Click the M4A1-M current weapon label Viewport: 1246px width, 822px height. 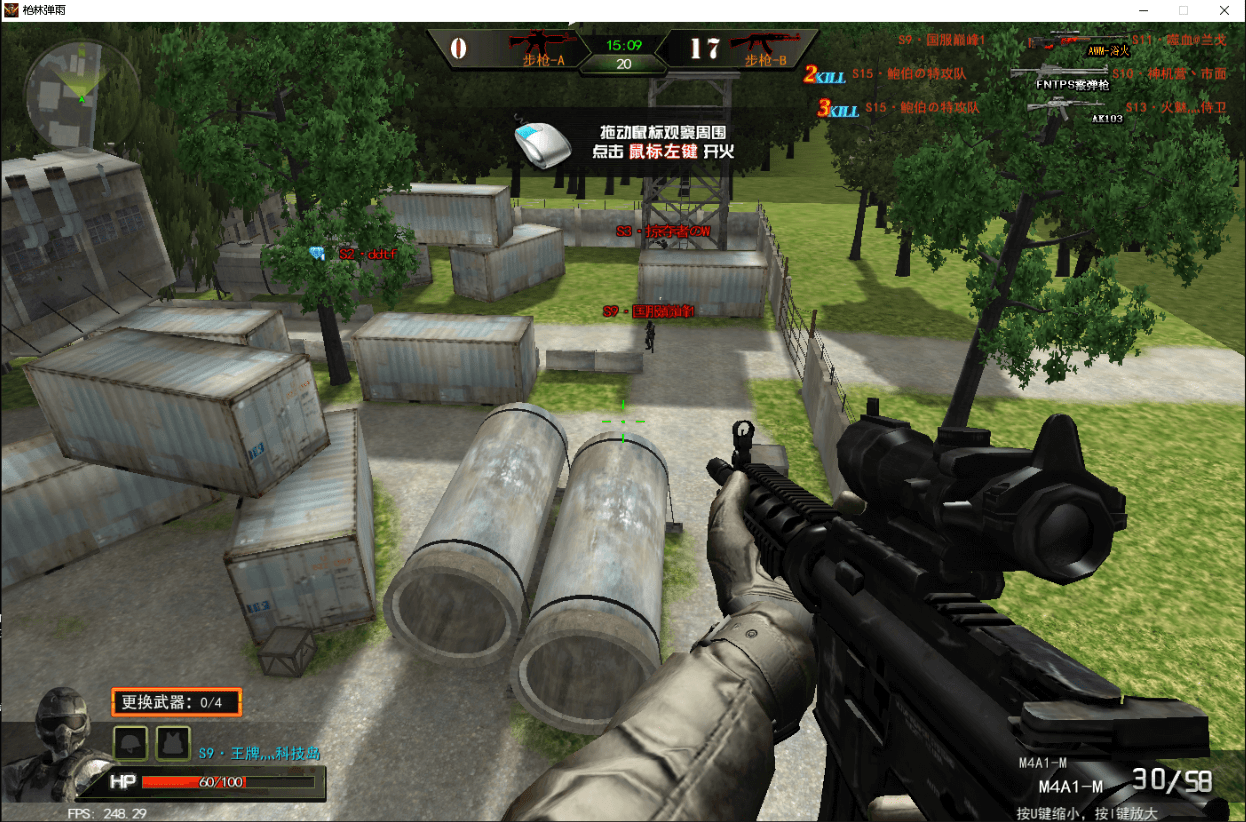tap(1071, 786)
